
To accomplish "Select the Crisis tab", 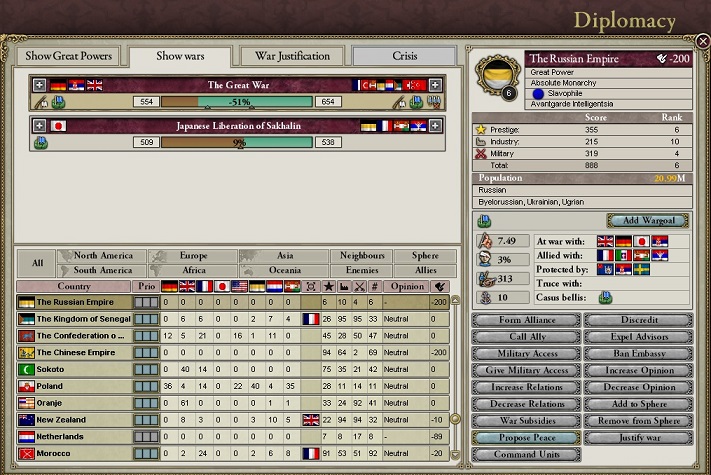I will click(404, 56).
